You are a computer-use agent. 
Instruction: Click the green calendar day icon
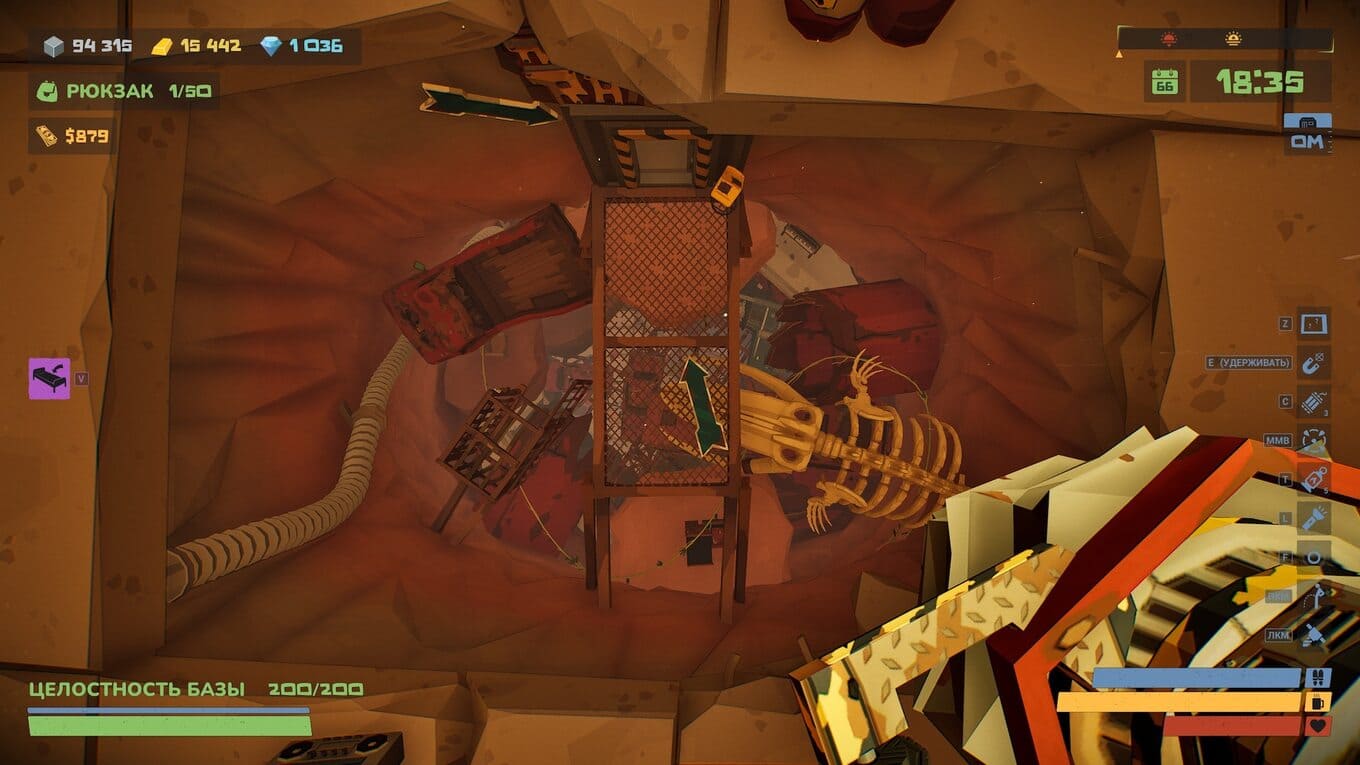(x=1164, y=81)
